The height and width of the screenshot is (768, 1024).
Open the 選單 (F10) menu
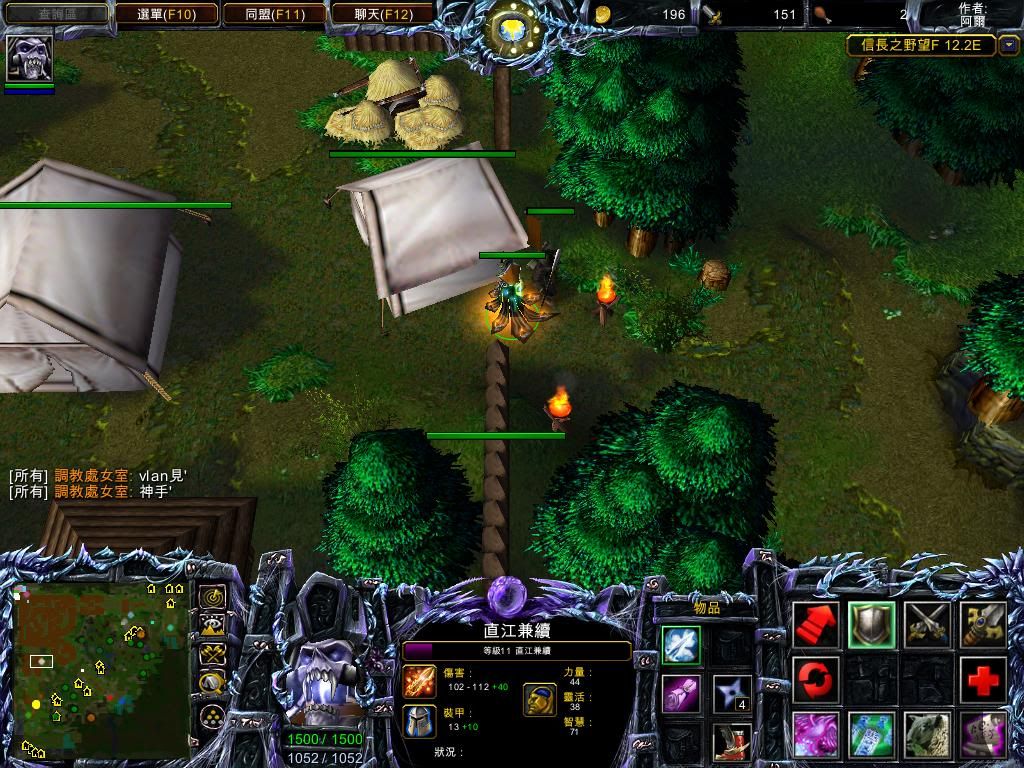(x=165, y=14)
